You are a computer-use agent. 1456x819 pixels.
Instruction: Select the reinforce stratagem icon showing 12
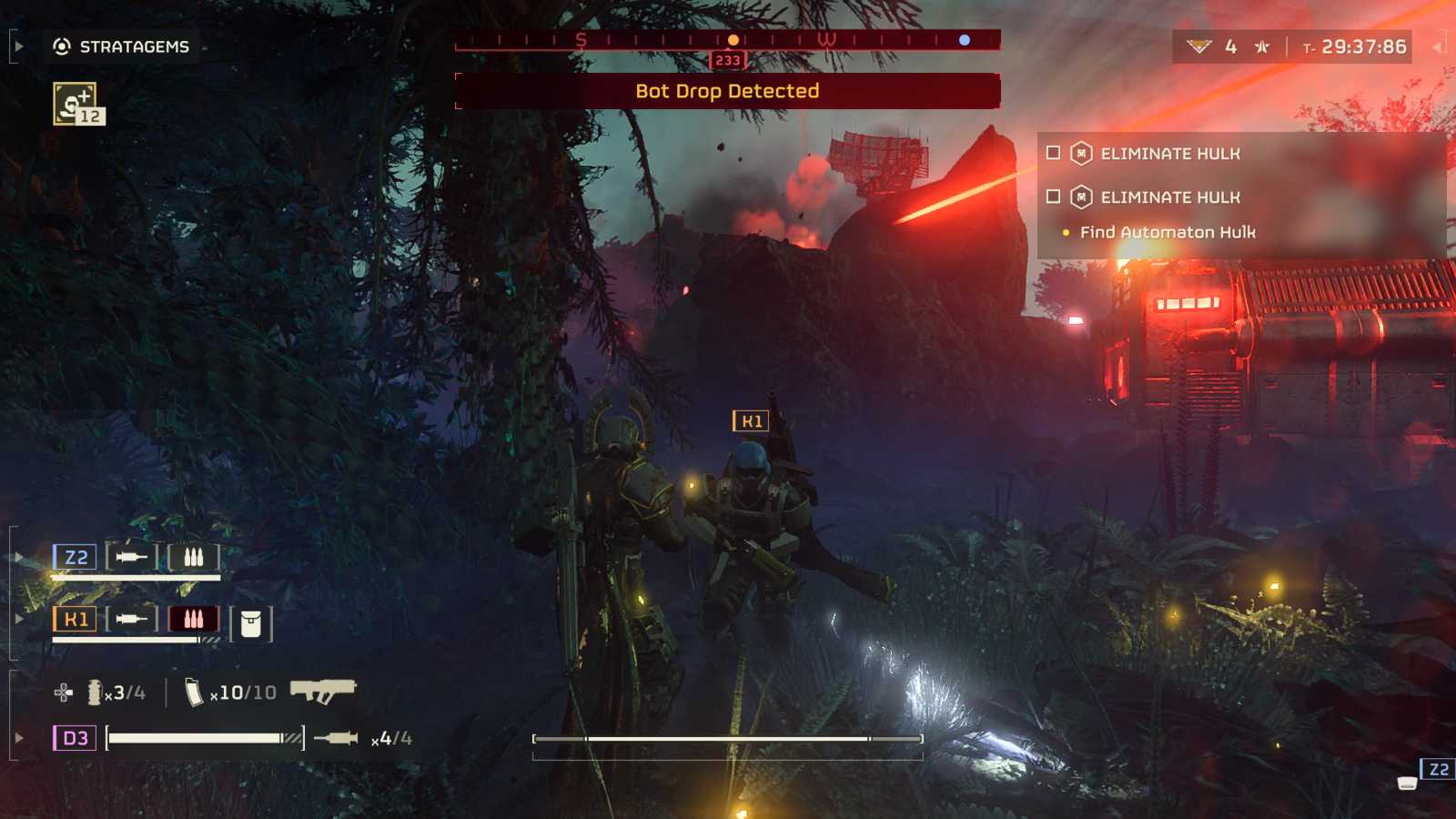(78, 104)
